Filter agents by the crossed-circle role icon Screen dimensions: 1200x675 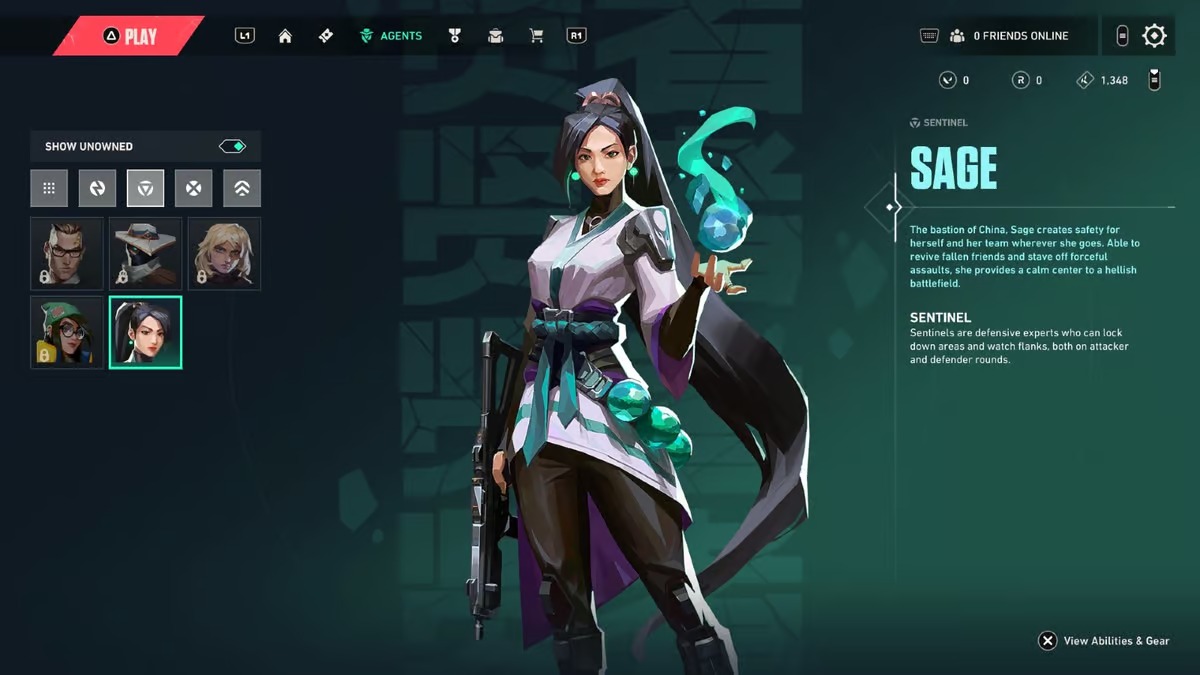(193, 188)
